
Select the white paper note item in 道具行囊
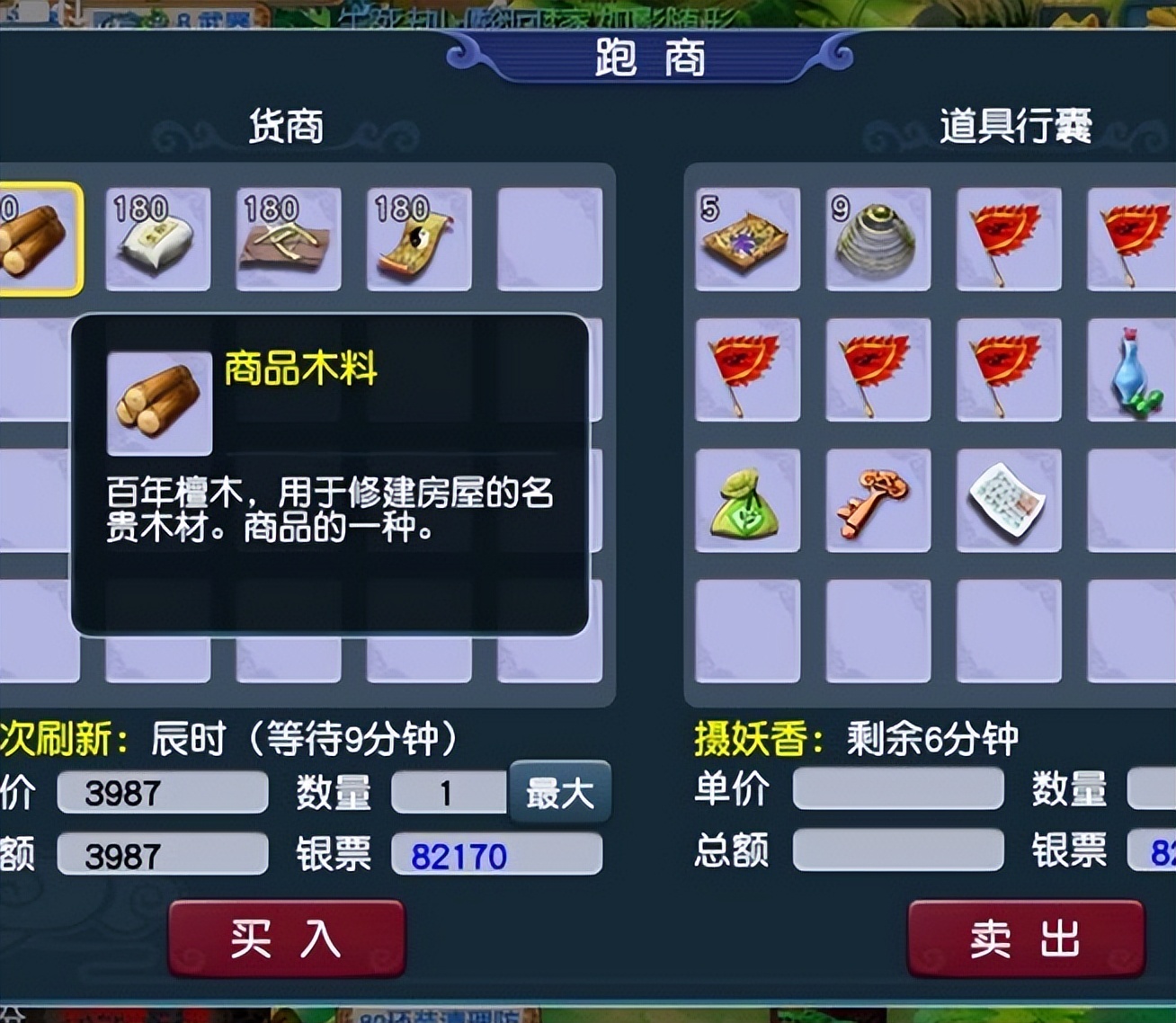click(1009, 501)
